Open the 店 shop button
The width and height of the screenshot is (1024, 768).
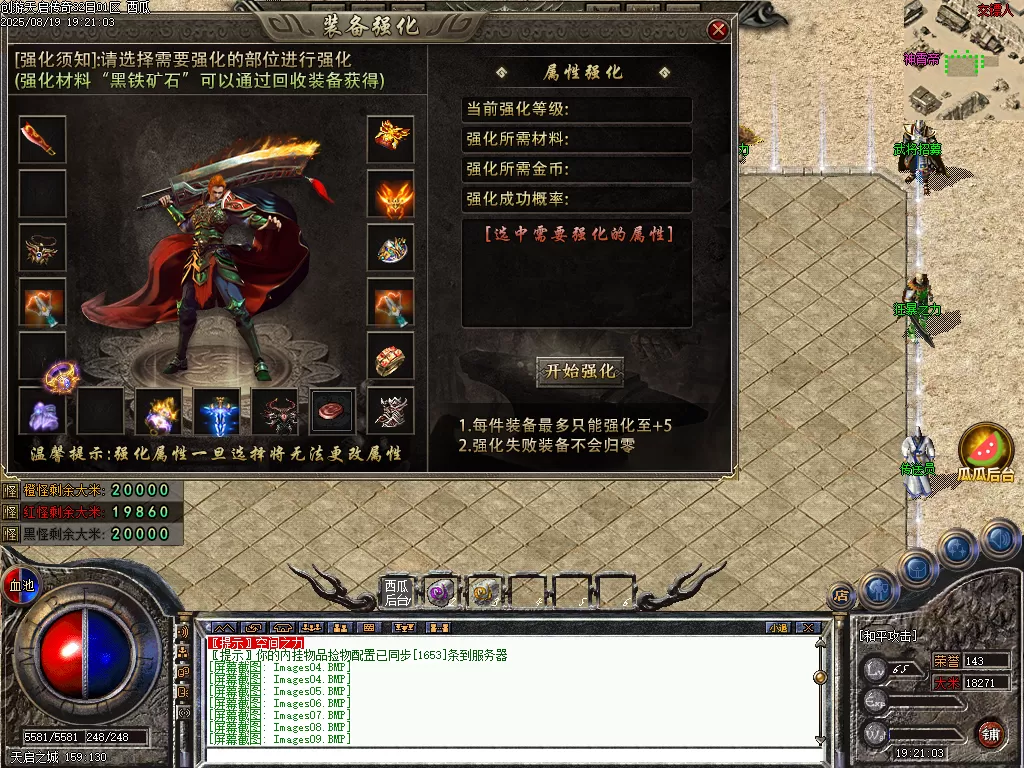tap(841, 596)
